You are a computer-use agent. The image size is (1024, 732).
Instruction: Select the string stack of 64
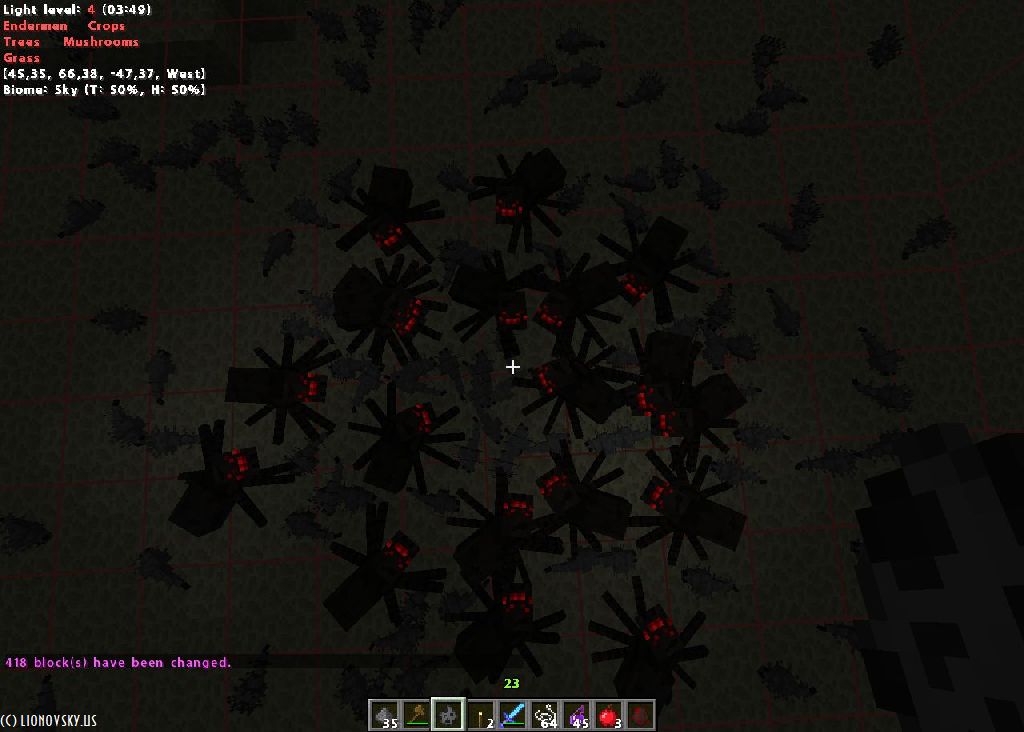pyautogui.click(x=544, y=715)
